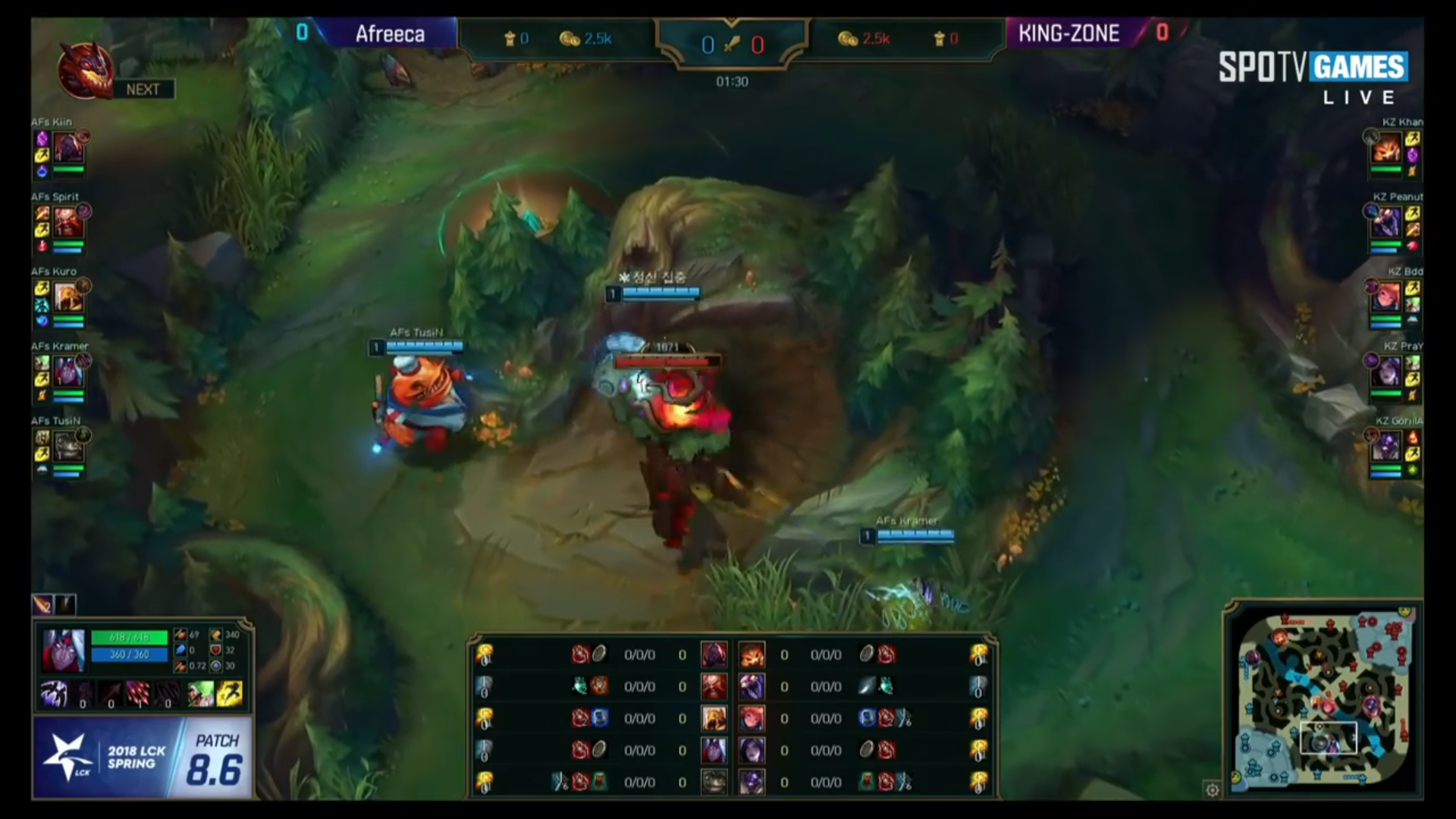Click the NEXT dragon indicator icon
The height and width of the screenshot is (819, 1456).
tap(86, 70)
